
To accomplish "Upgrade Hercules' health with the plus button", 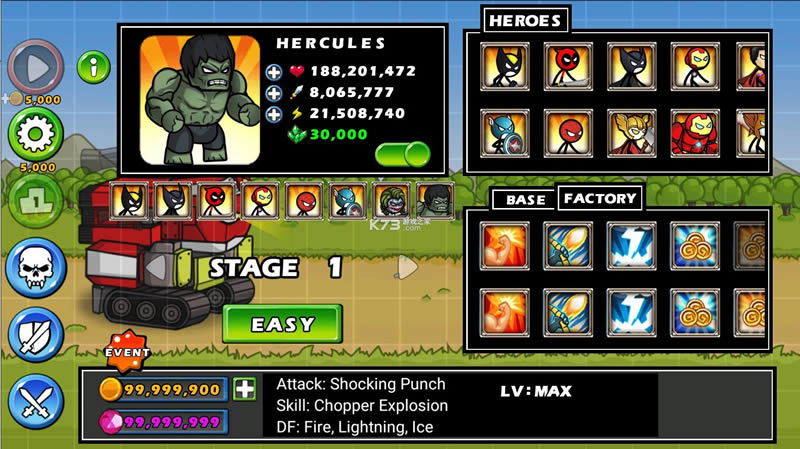I will 274,72.
